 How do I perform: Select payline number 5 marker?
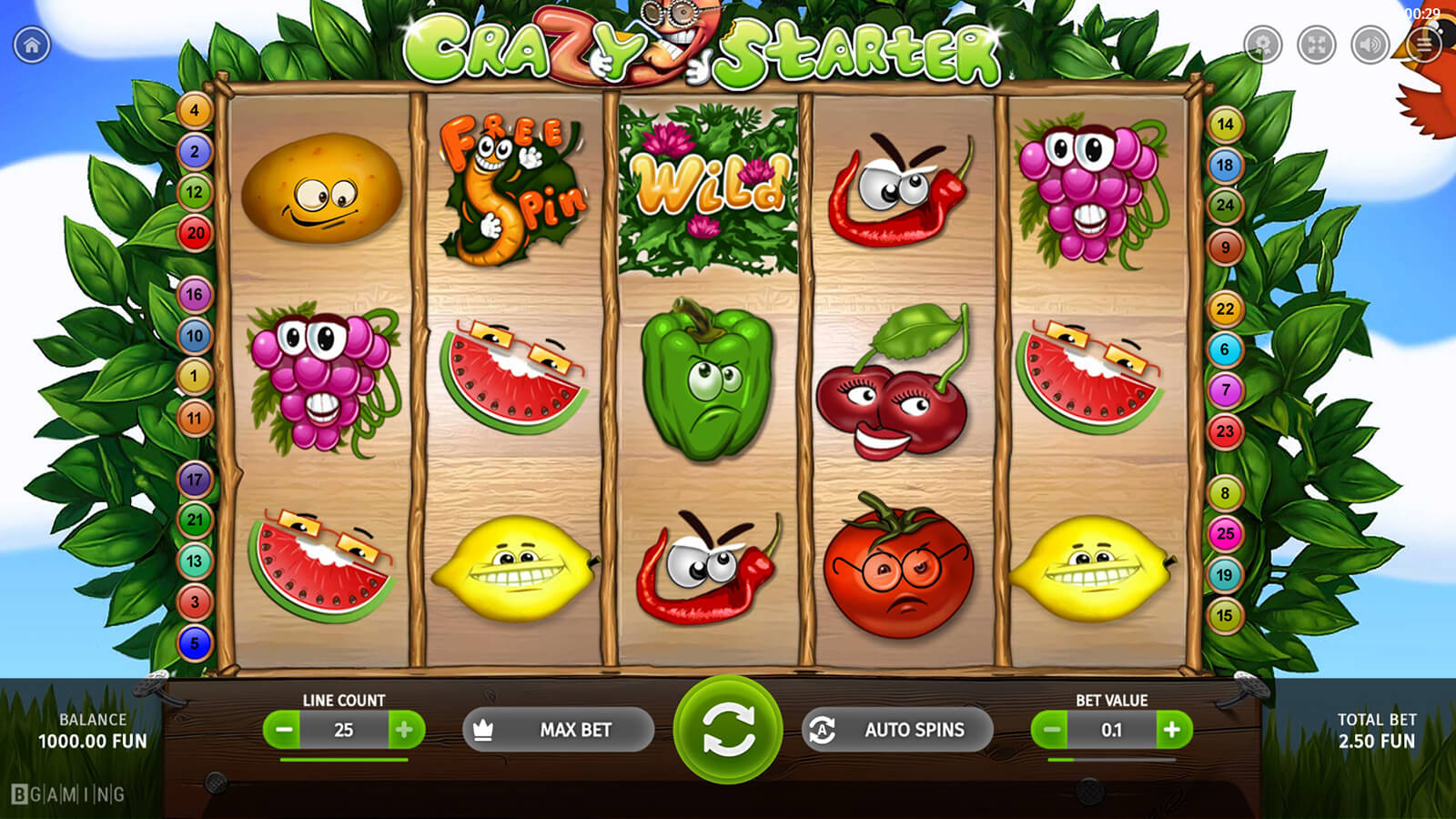(194, 643)
